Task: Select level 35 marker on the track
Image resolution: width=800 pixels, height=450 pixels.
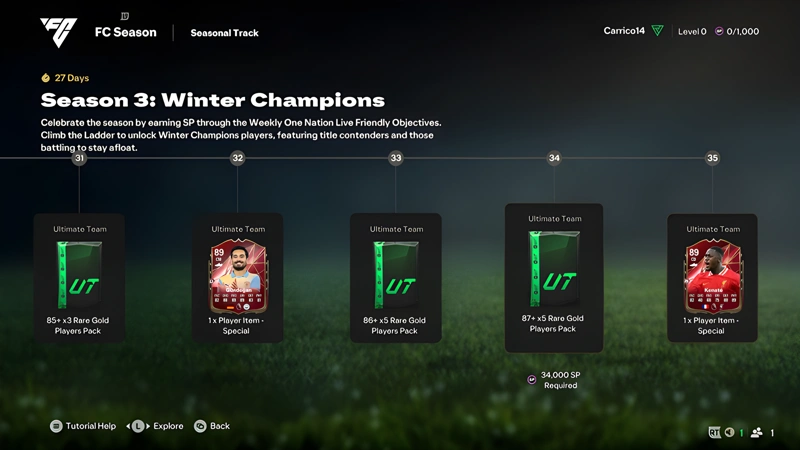Action: pos(712,158)
